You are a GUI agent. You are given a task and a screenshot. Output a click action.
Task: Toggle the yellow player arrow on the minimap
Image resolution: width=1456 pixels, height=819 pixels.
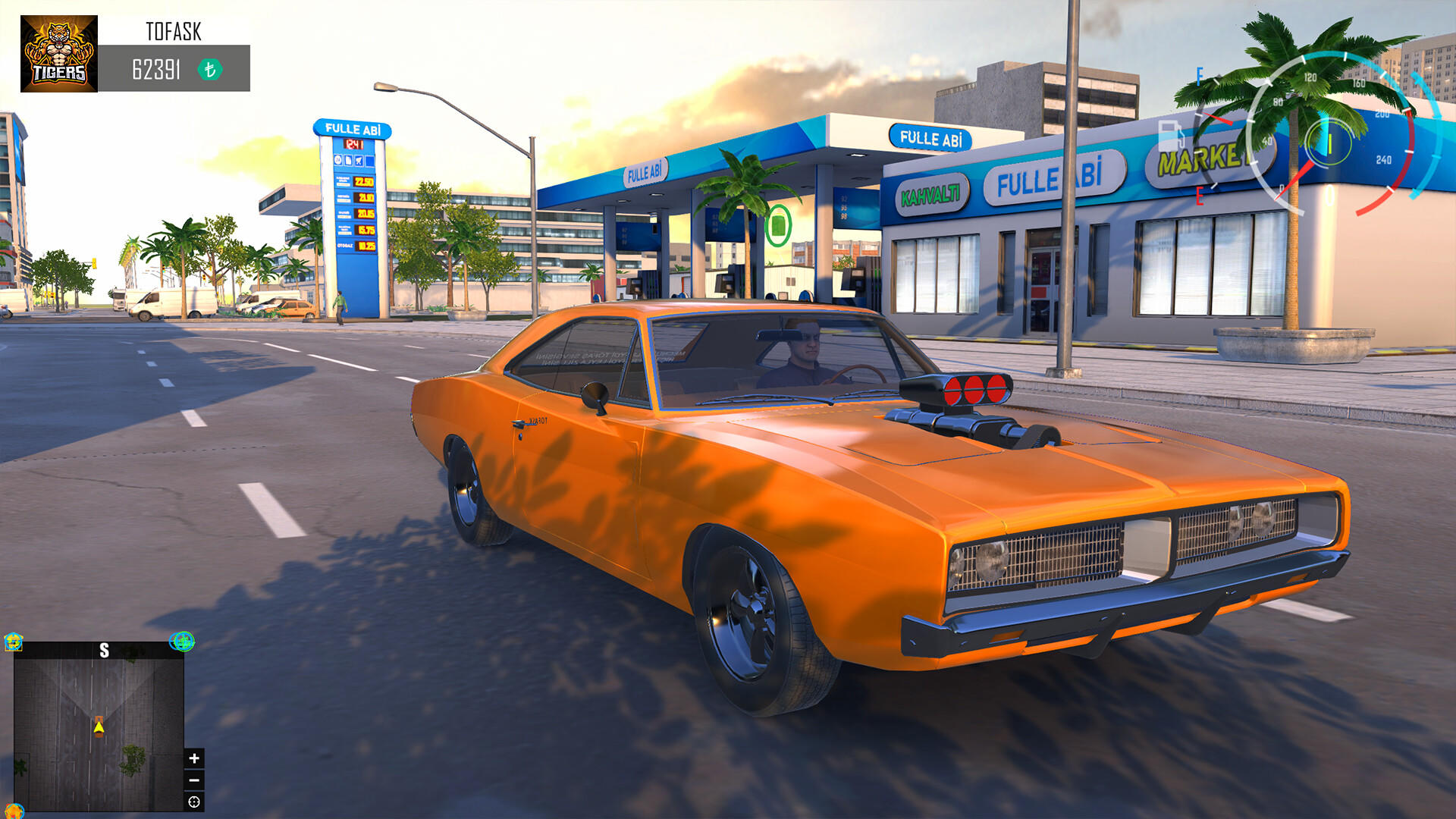99,726
